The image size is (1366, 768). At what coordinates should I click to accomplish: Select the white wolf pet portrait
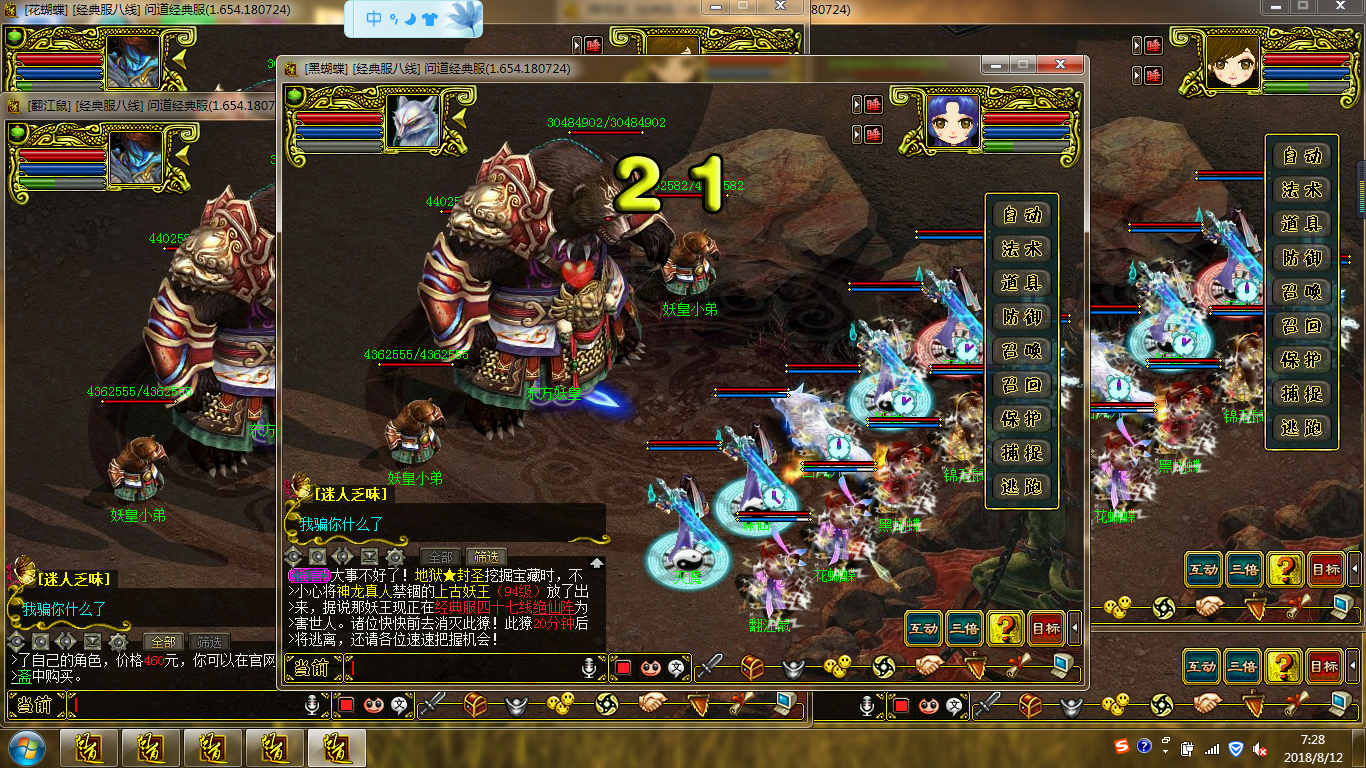point(413,121)
